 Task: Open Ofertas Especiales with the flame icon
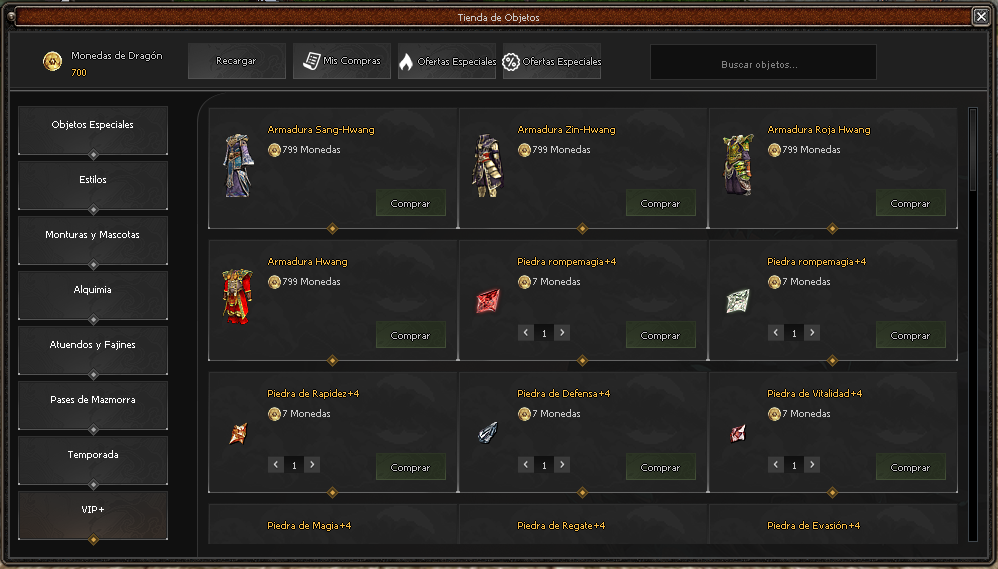[447, 61]
